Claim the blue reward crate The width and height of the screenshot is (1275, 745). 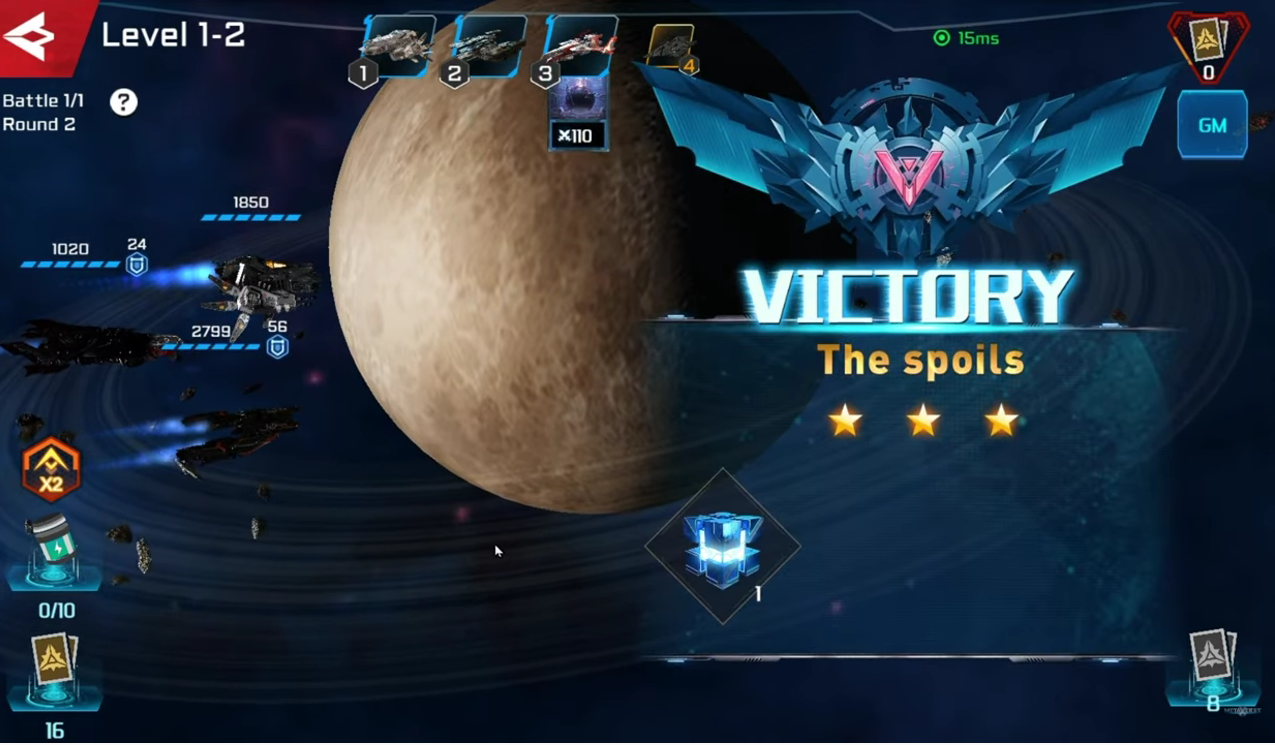coord(723,547)
